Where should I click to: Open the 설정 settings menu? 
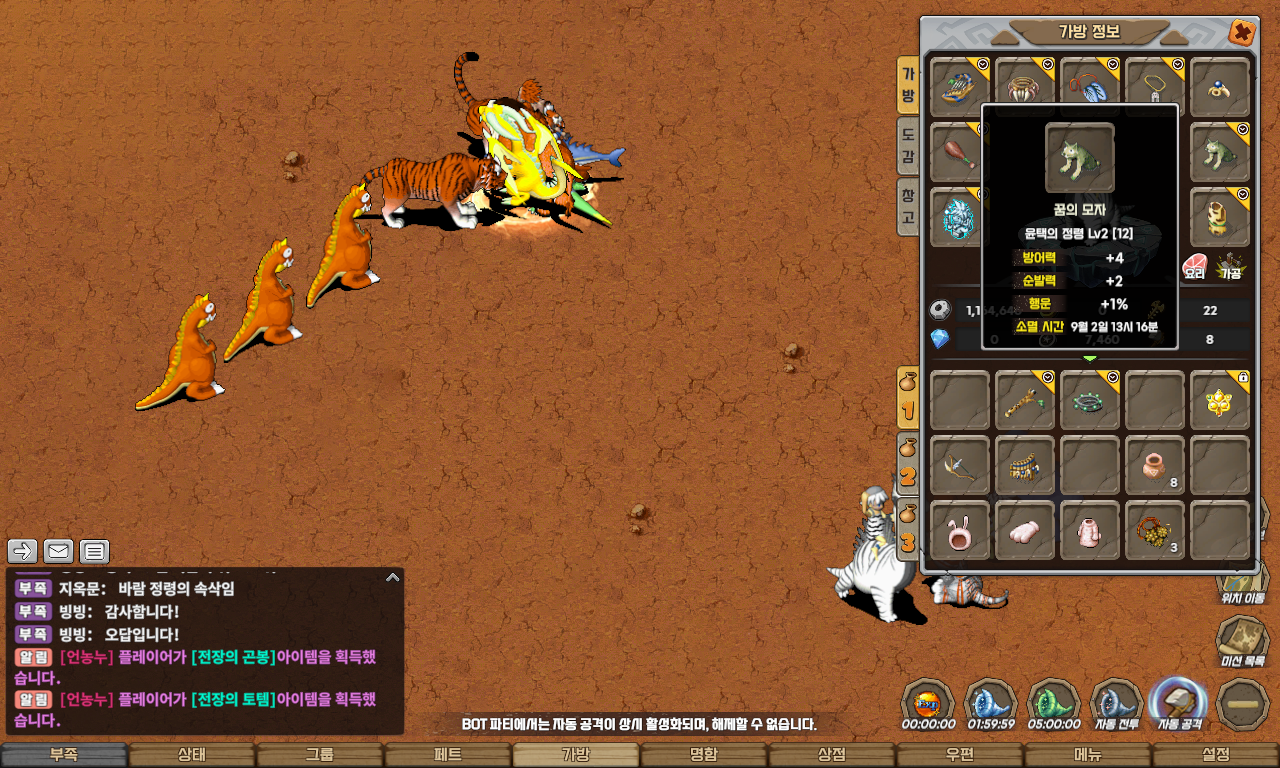[1216, 755]
